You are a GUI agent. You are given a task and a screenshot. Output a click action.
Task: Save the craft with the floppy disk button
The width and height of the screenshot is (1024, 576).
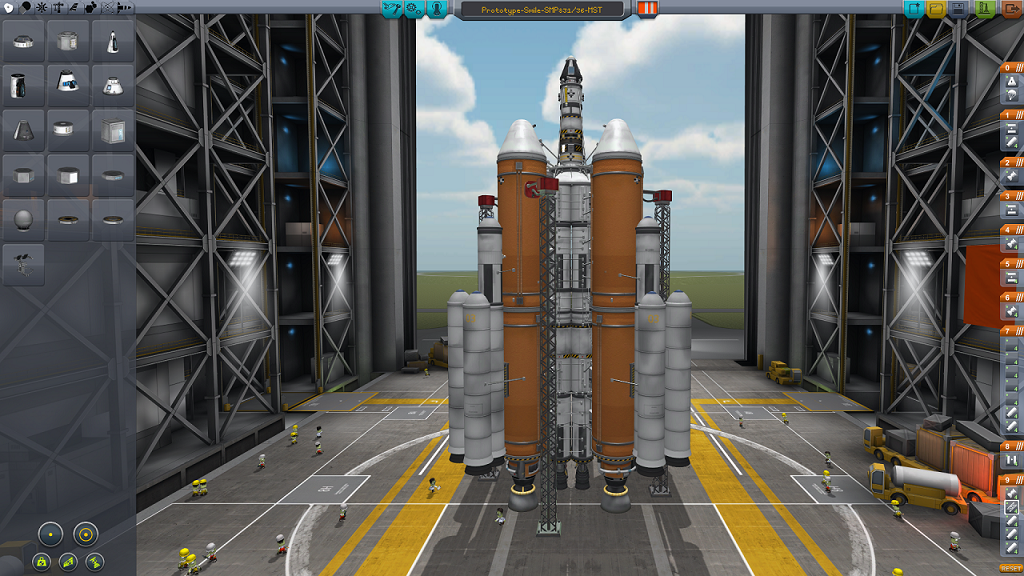960,10
